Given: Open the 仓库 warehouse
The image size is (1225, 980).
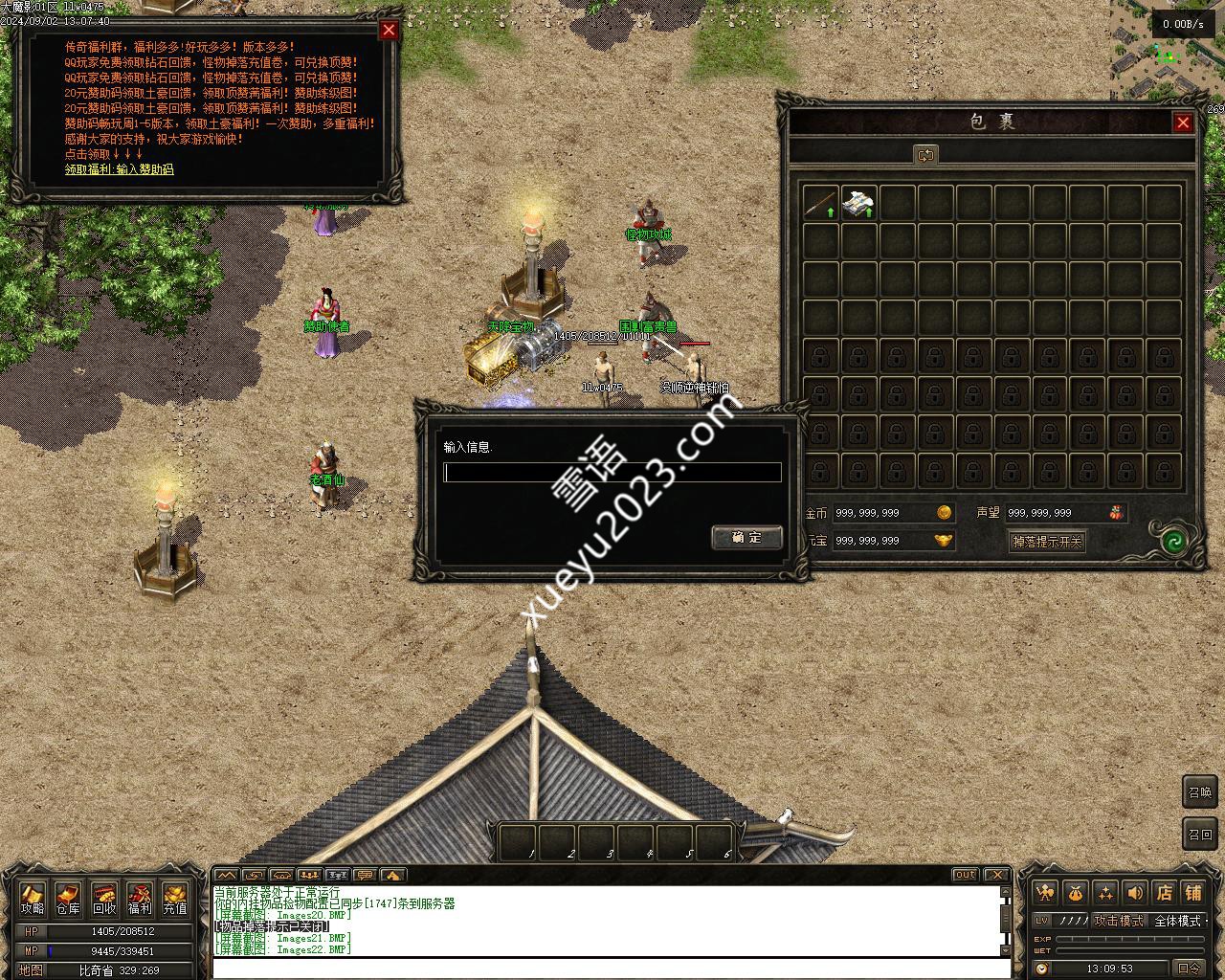Looking at the screenshot, I should click(x=68, y=900).
